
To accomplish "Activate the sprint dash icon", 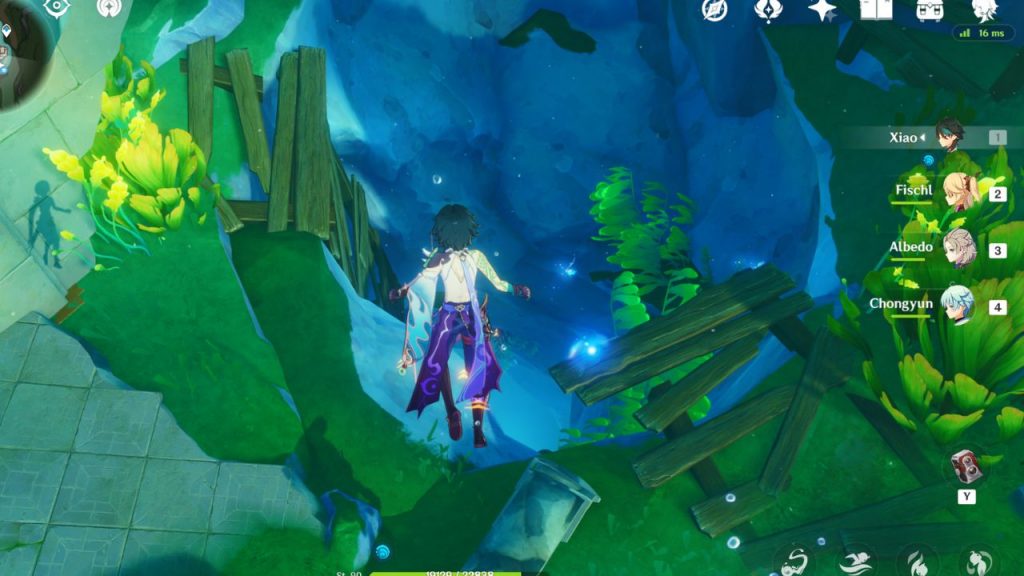I will coord(856,562).
